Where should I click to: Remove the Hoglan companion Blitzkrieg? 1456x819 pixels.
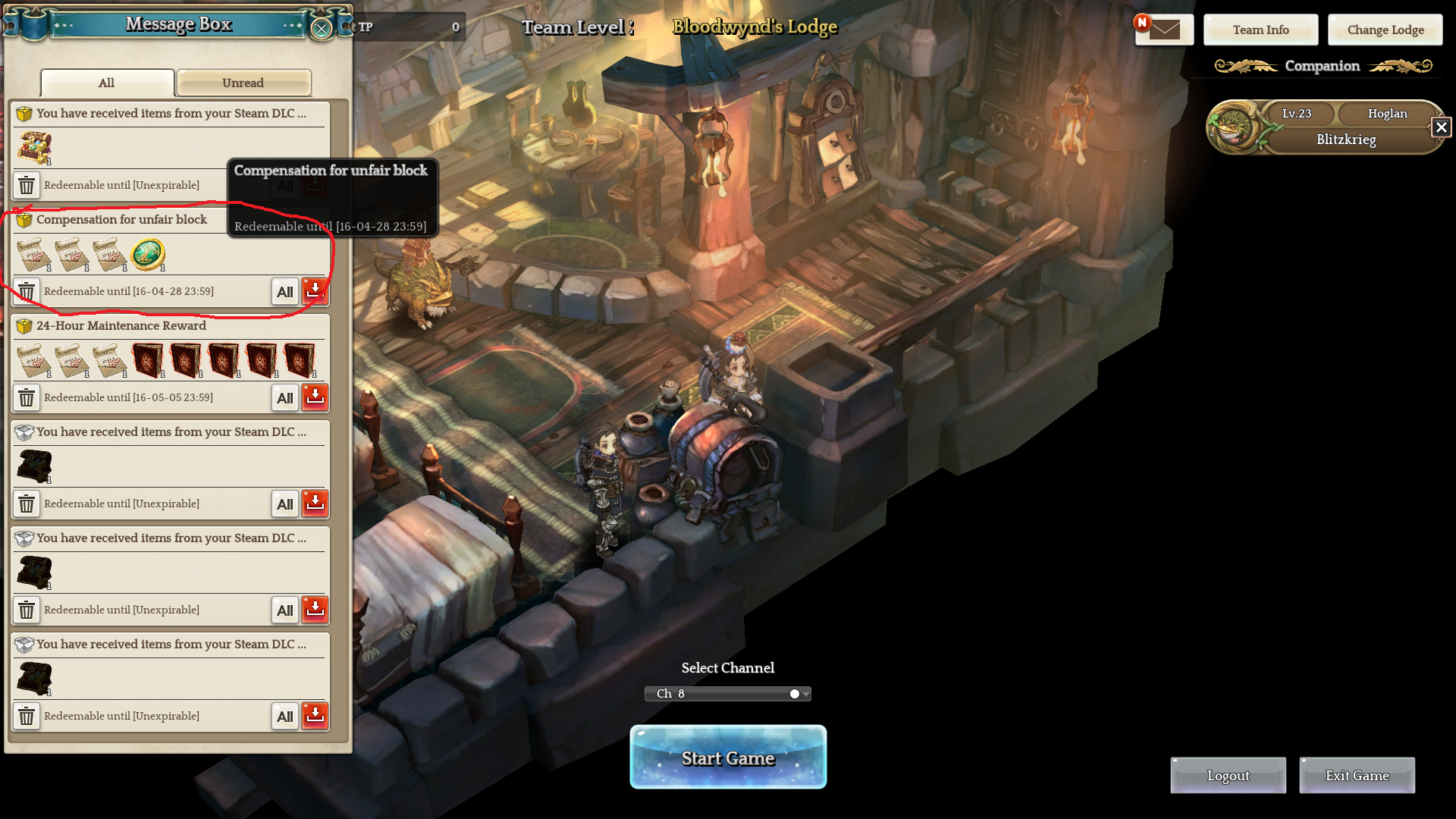1441,127
